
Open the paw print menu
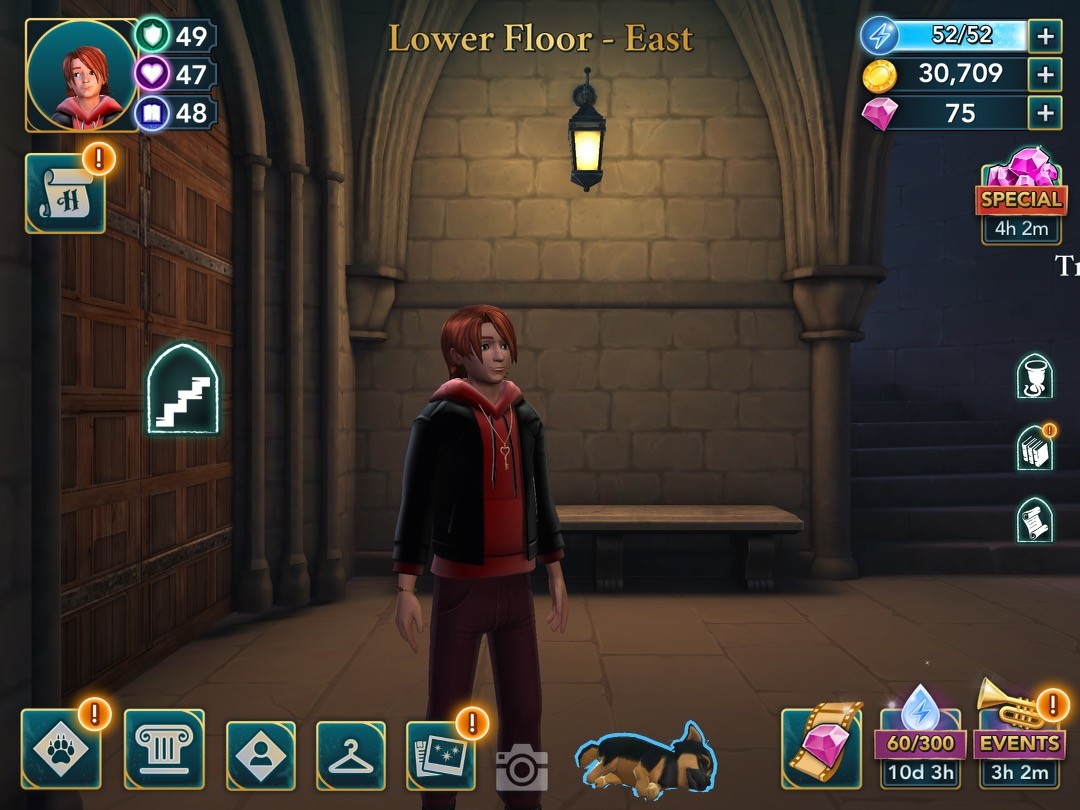click(61, 748)
